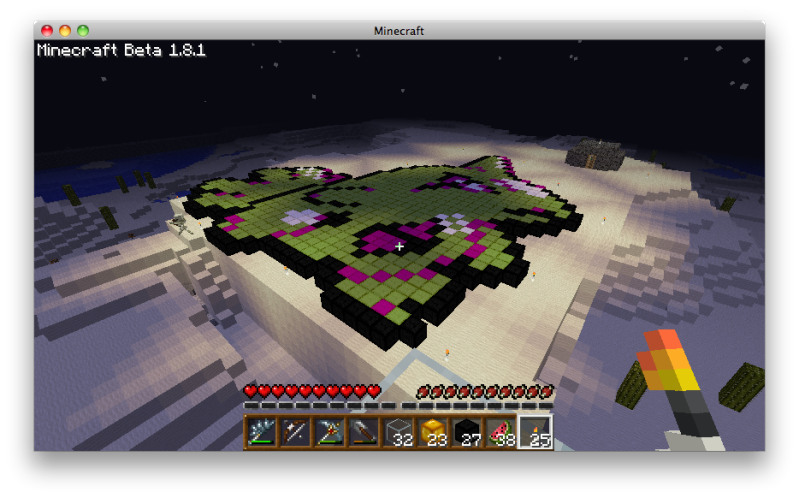The height and width of the screenshot is (498, 799).
Task: Click the green zoom window button
Action: click(x=83, y=31)
